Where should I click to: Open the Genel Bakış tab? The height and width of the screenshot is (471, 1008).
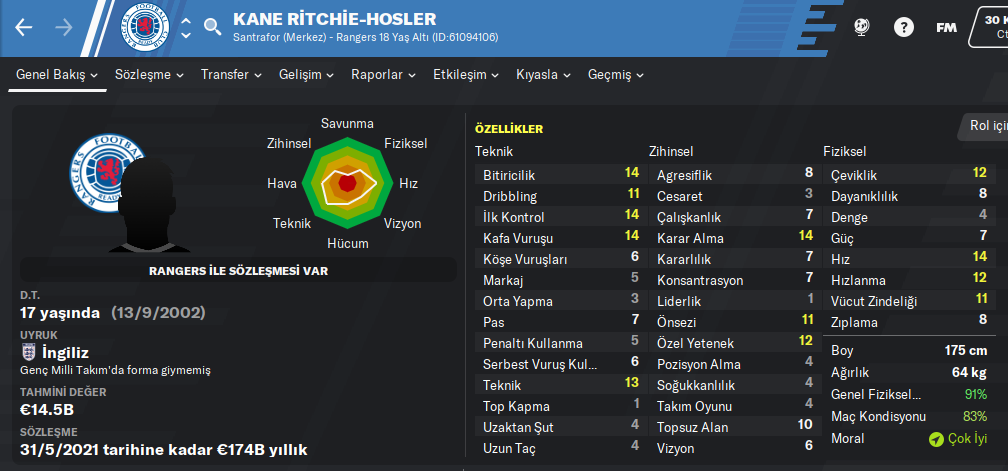[57, 75]
